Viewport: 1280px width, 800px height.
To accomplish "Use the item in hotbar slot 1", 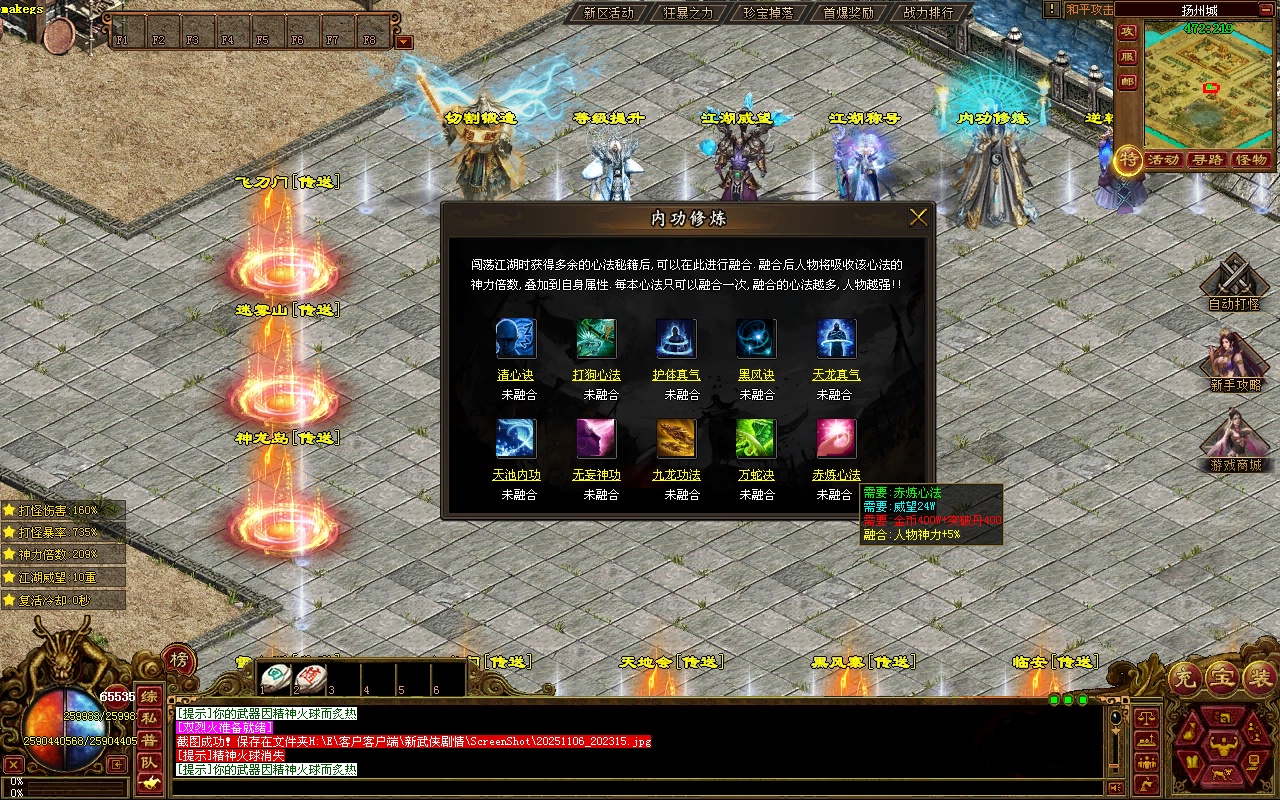I will click(276, 677).
